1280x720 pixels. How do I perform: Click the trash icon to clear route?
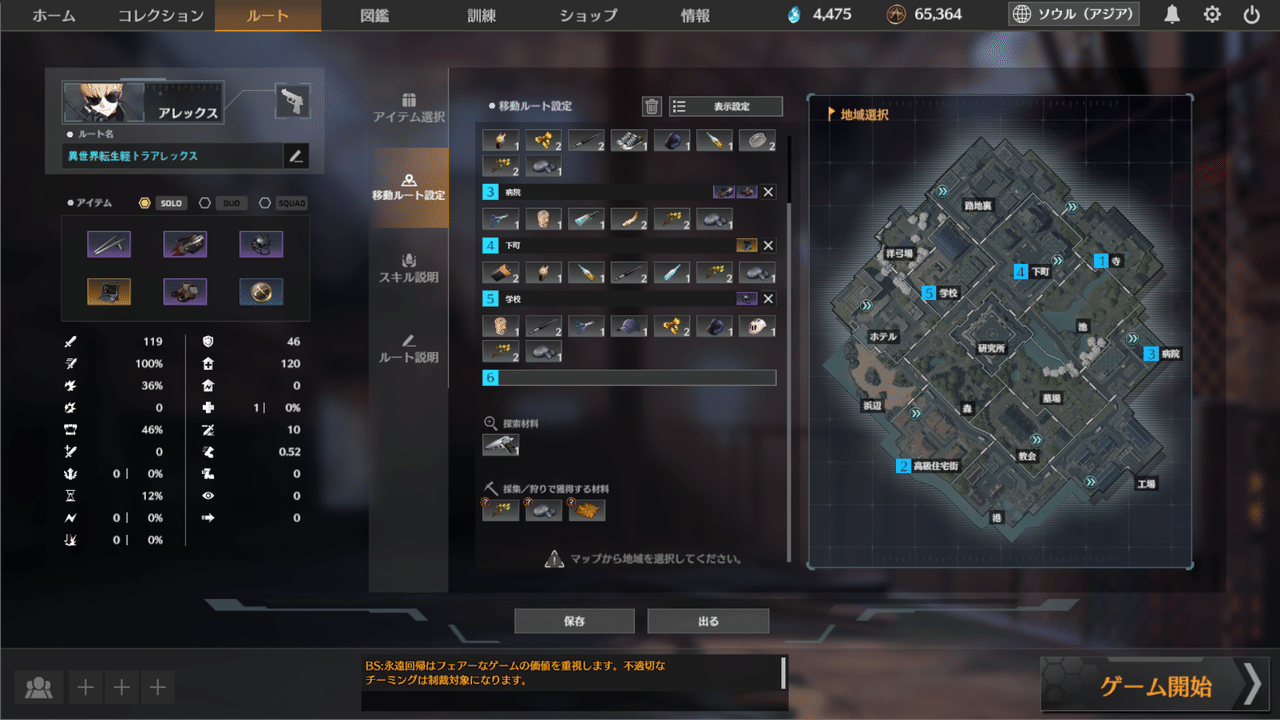coord(651,106)
